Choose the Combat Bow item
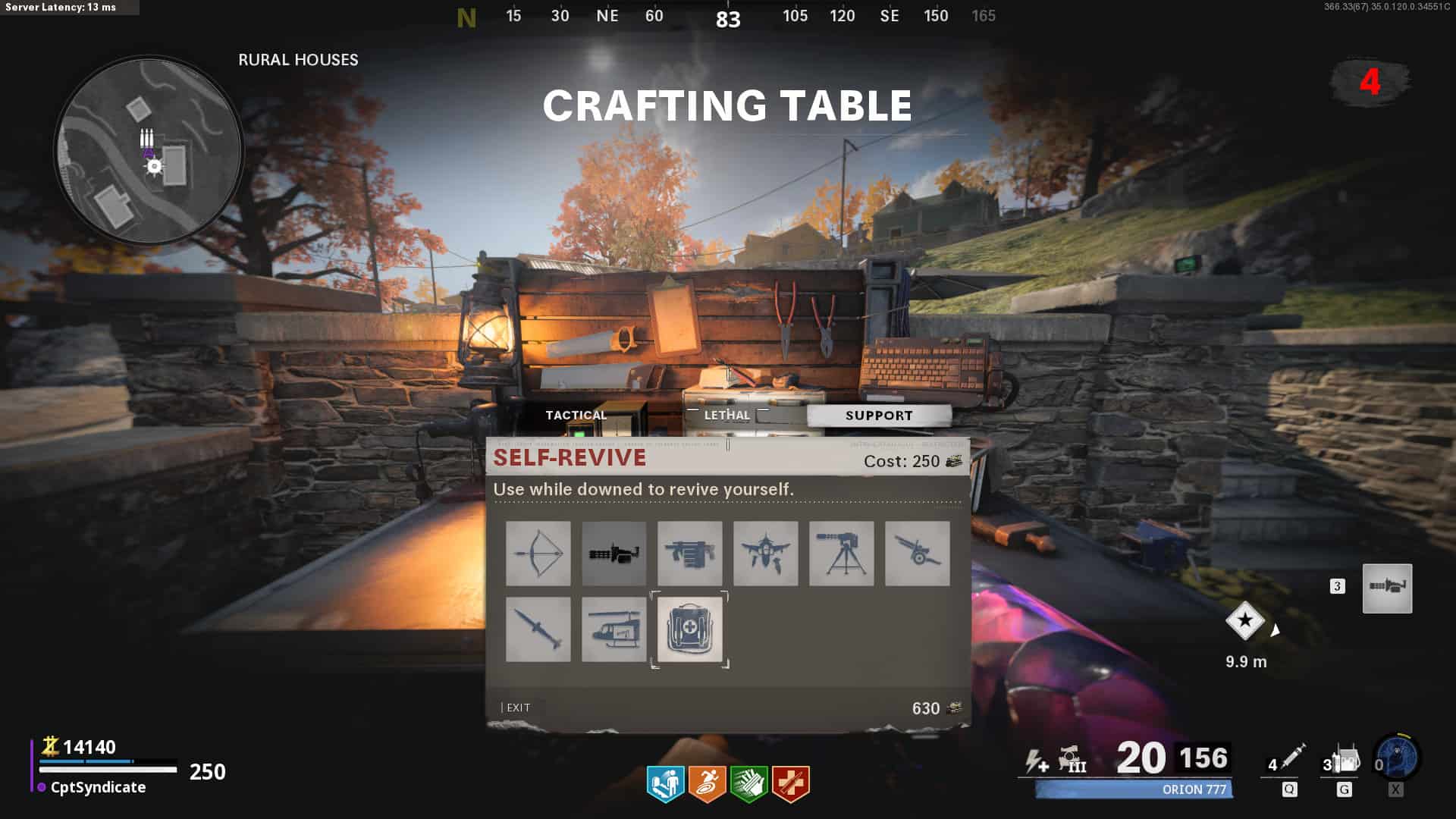This screenshot has height=819, width=1456. pos(538,554)
